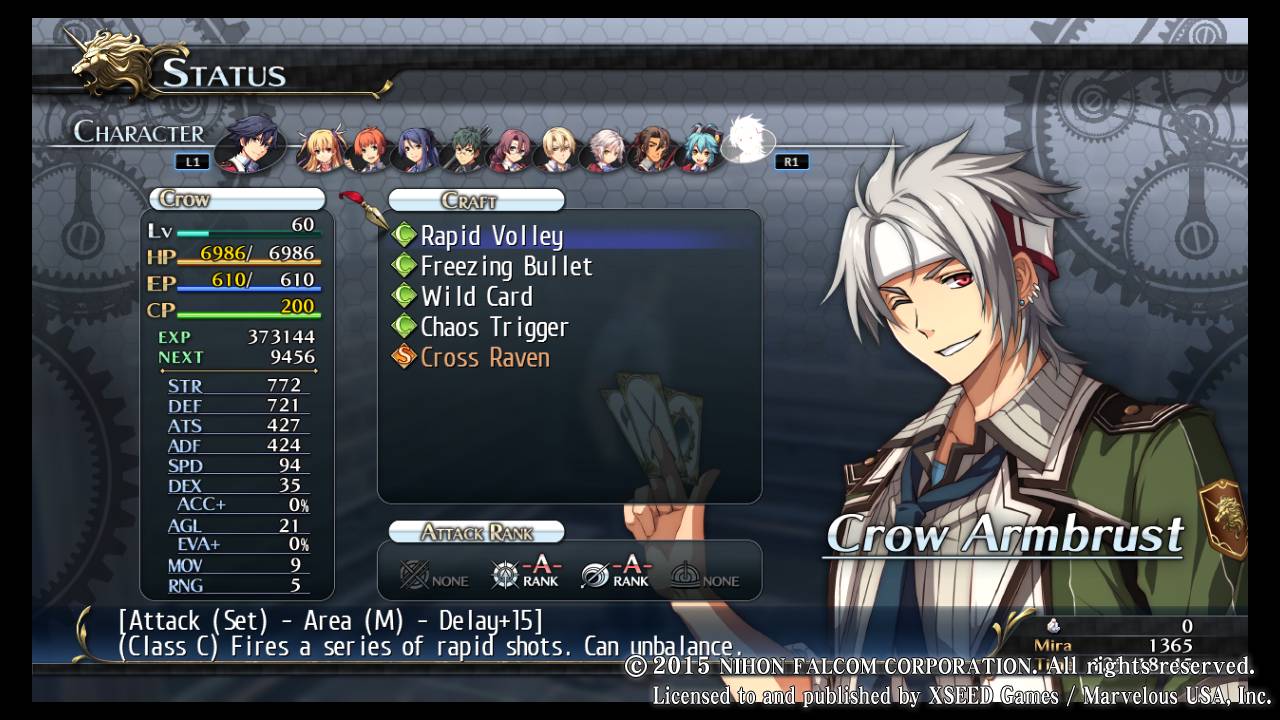Select the Cross Raven S-Craft
The height and width of the screenshot is (720, 1280).
(485, 357)
